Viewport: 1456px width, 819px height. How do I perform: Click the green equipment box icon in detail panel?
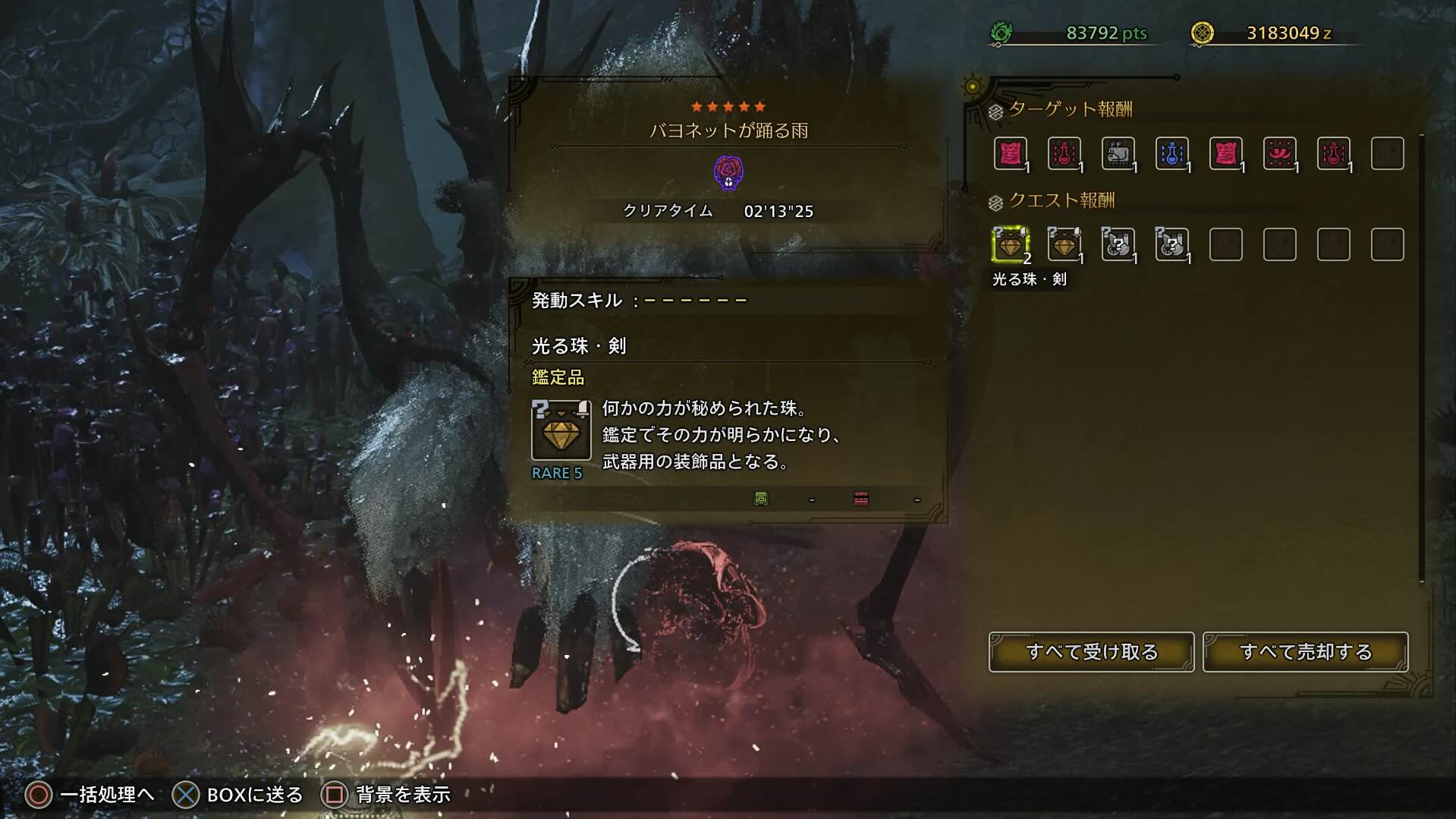pyautogui.click(x=763, y=497)
